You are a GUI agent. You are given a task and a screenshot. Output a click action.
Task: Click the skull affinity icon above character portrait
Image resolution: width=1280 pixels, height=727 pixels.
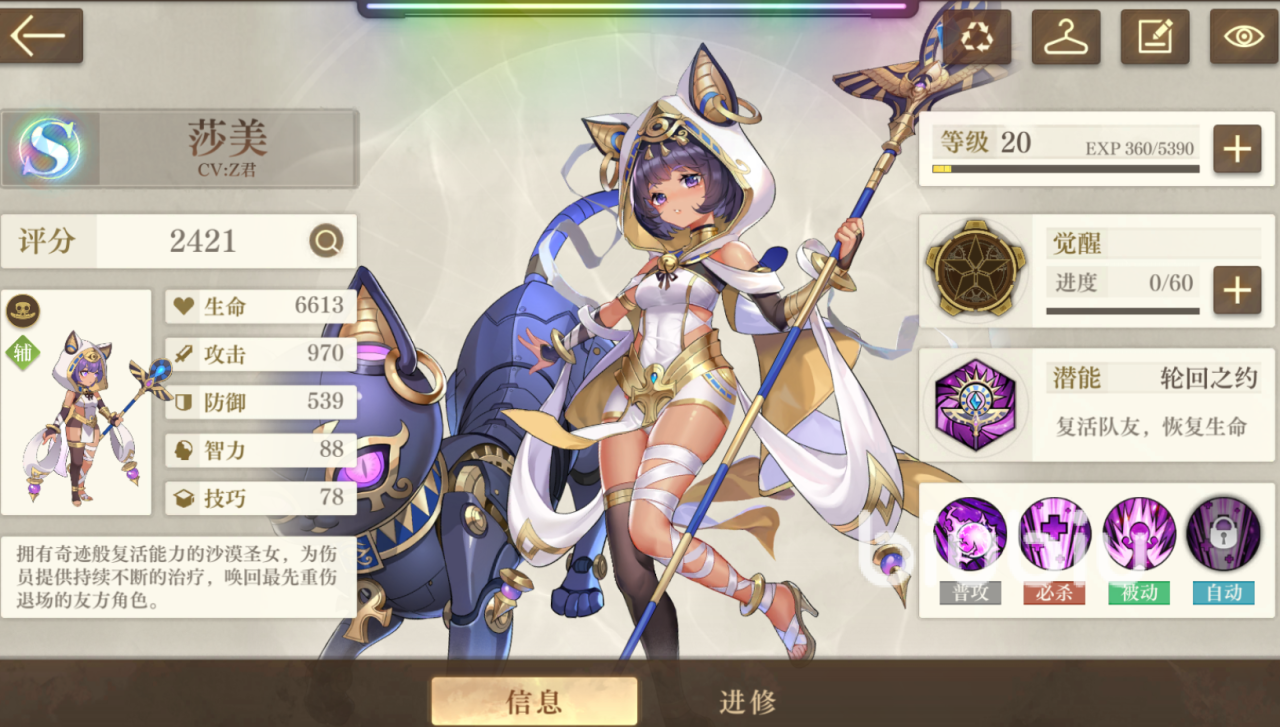click(22, 312)
